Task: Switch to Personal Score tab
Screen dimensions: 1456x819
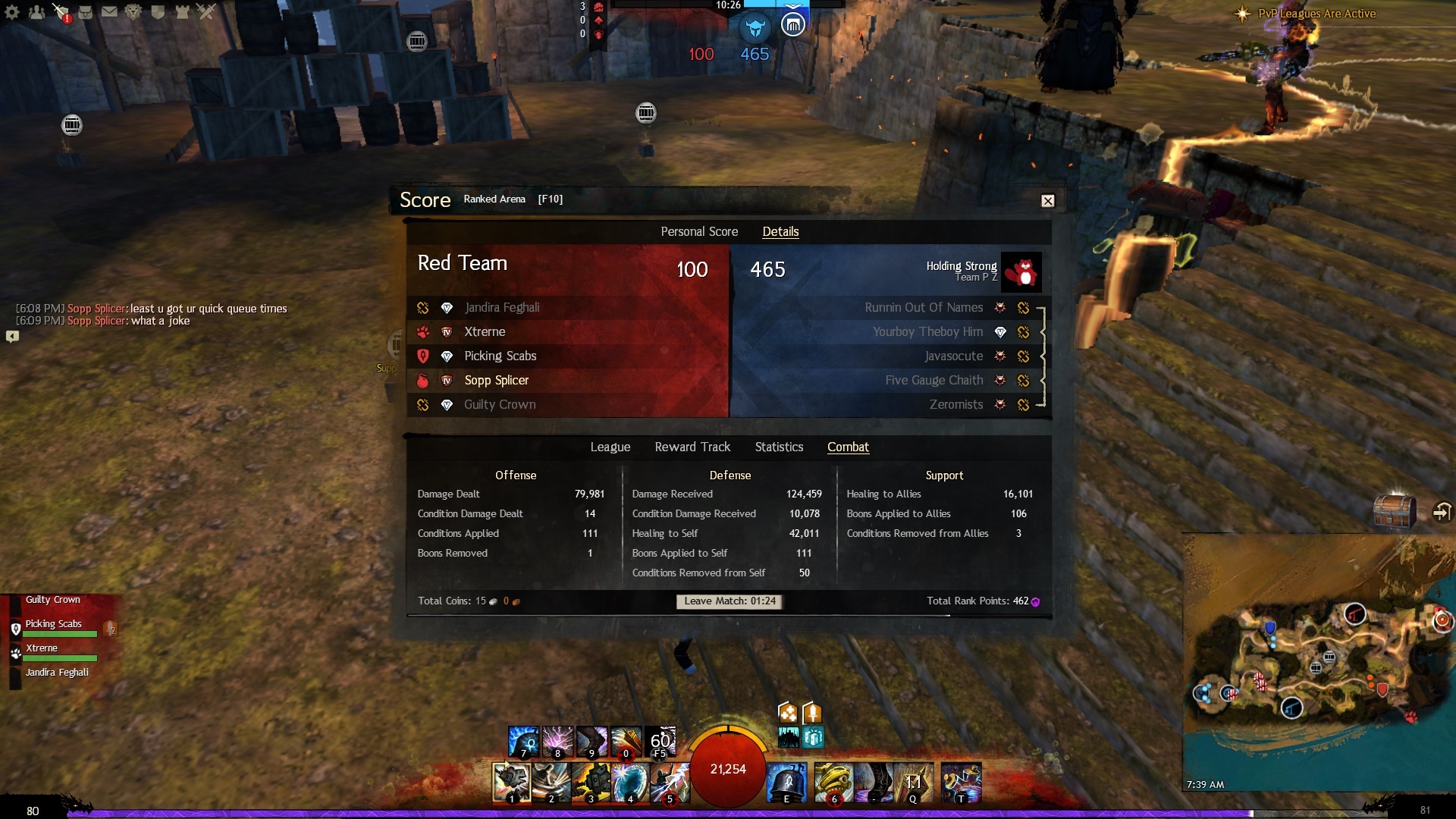Action: (698, 232)
